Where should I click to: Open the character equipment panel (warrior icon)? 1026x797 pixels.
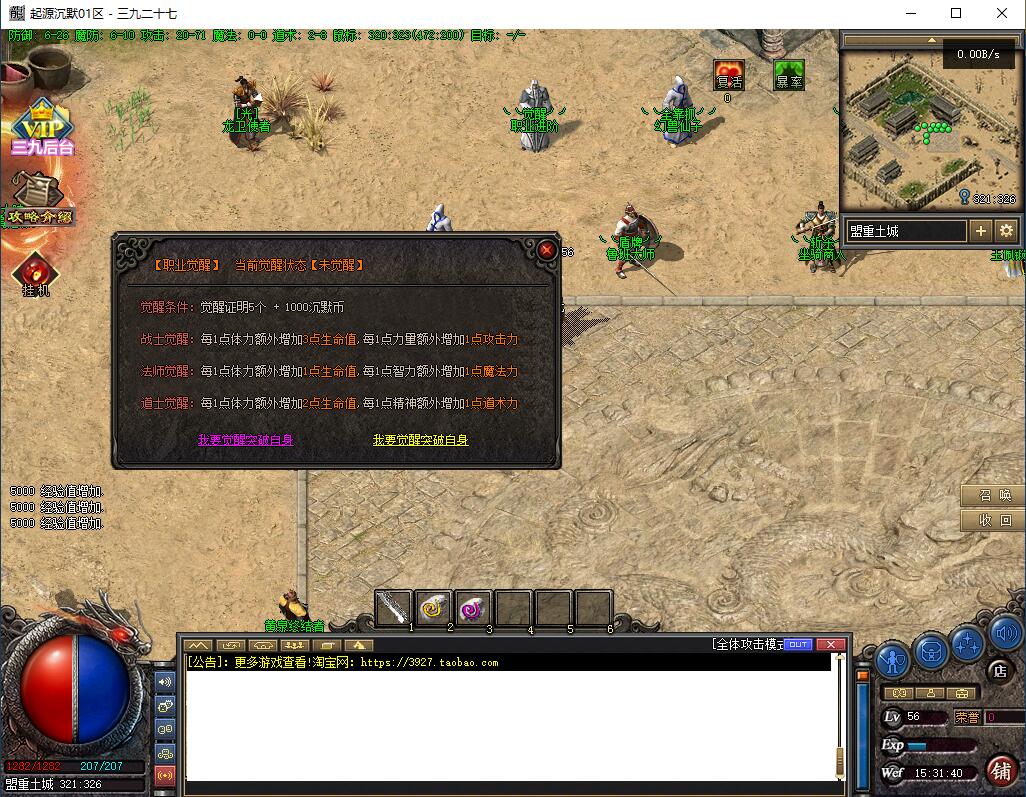(x=892, y=659)
